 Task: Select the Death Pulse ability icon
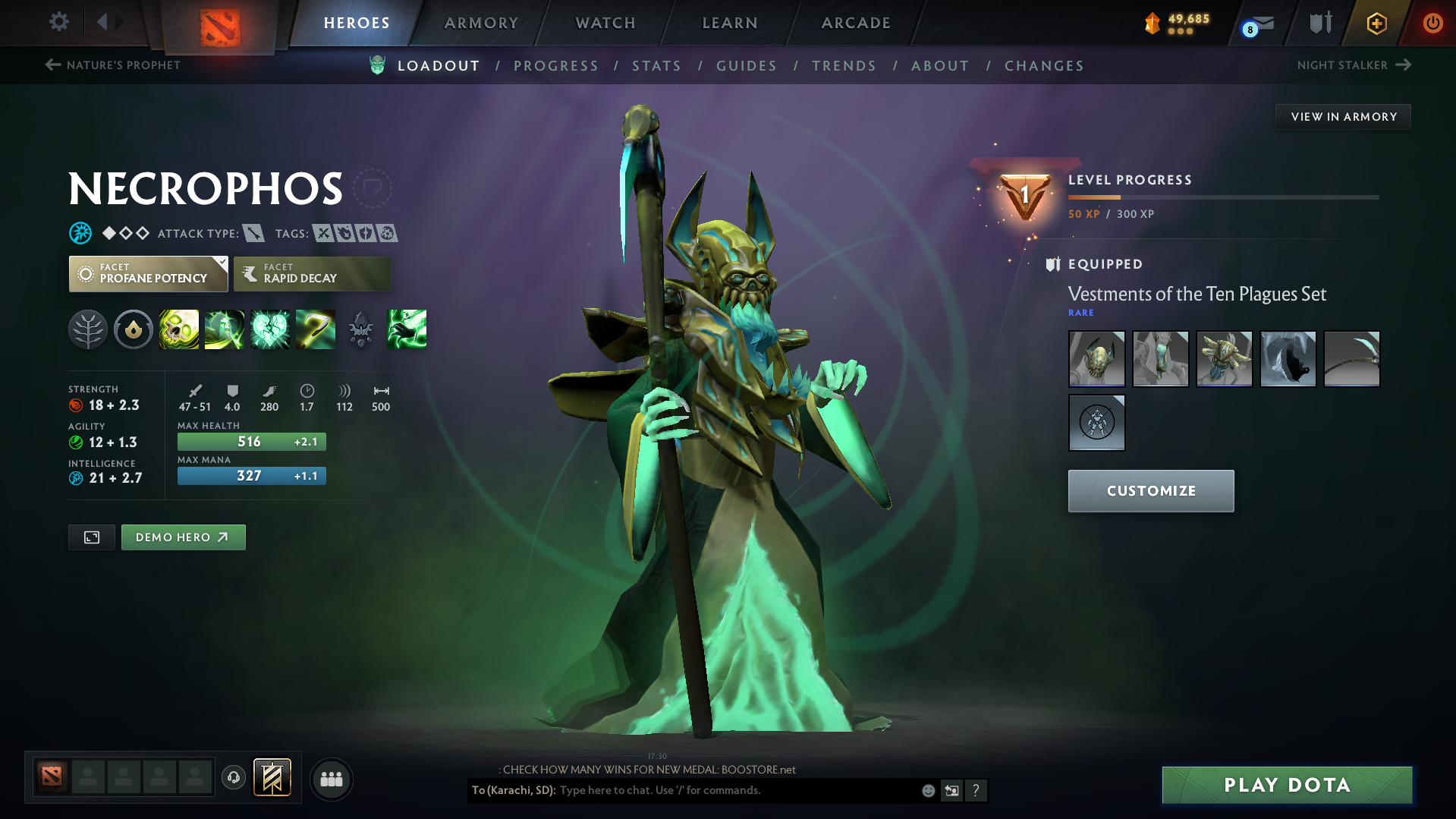[179, 329]
